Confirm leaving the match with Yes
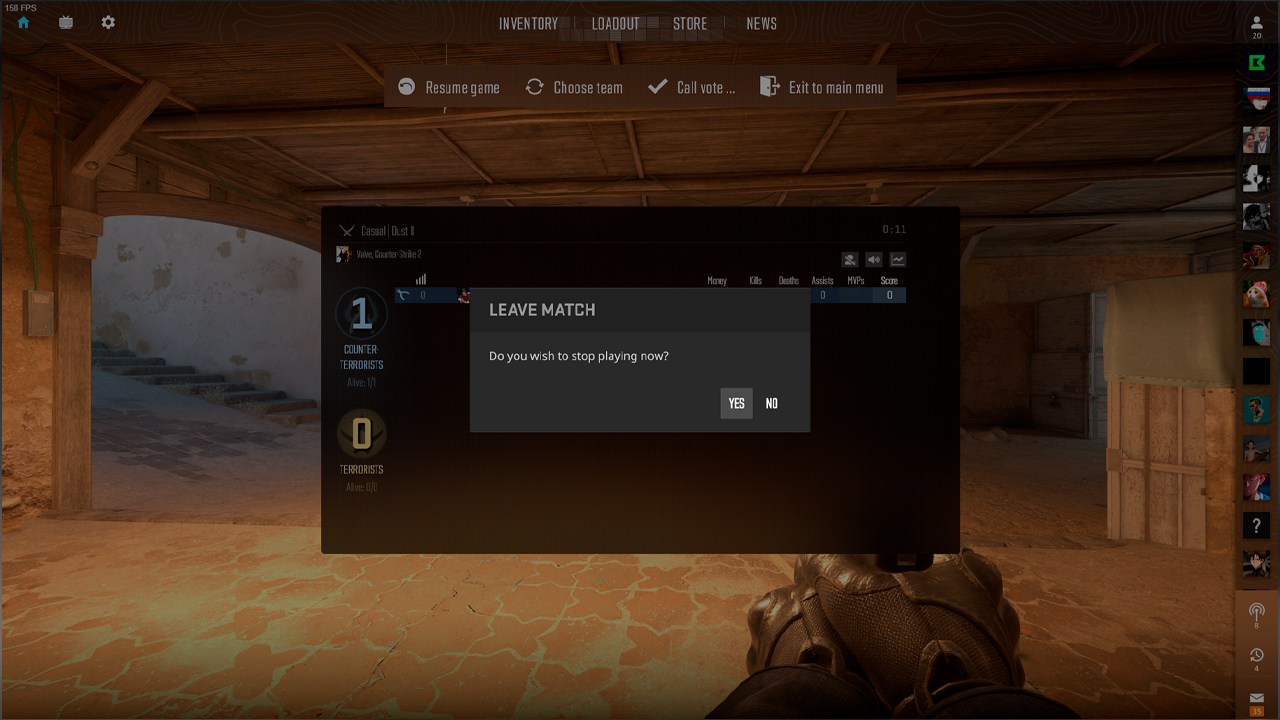The width and height of the screenshot is (1280, 720). 736,403
